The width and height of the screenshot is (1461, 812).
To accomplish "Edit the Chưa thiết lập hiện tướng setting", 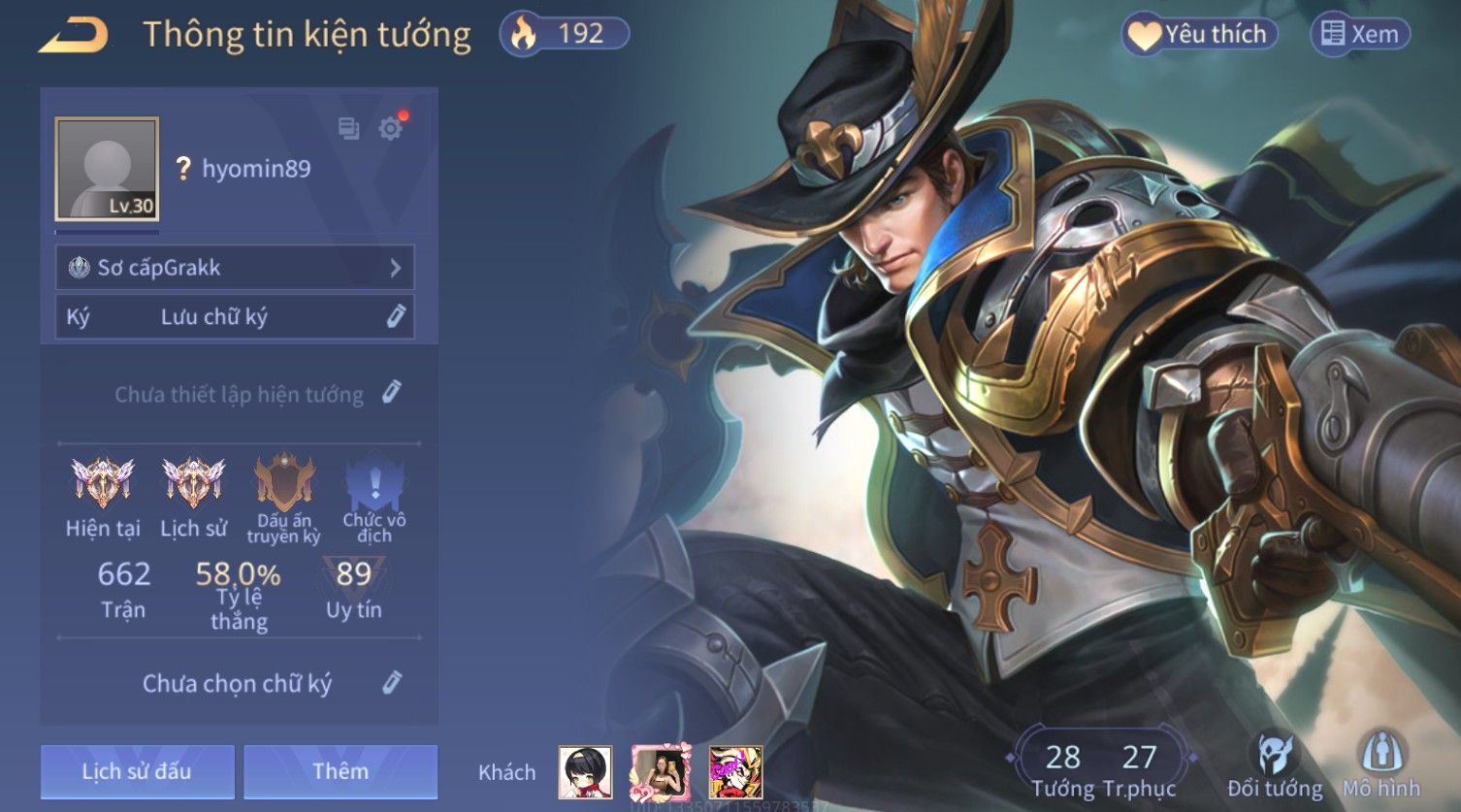I will point(391,393).
